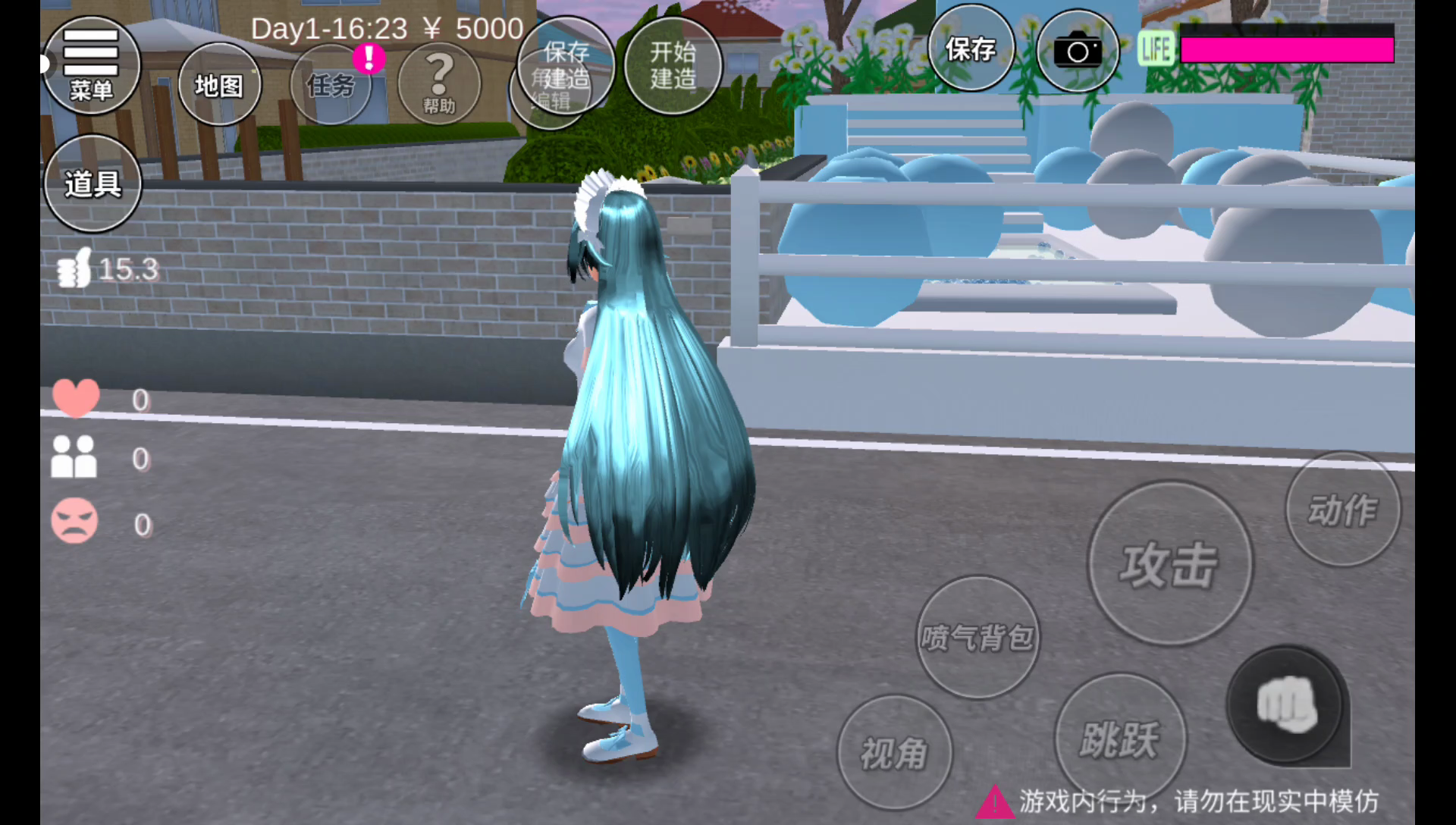Show the 任务 mission list
Image resolution: width=1456 pixels, height=825 pixels.
(331, 85)
